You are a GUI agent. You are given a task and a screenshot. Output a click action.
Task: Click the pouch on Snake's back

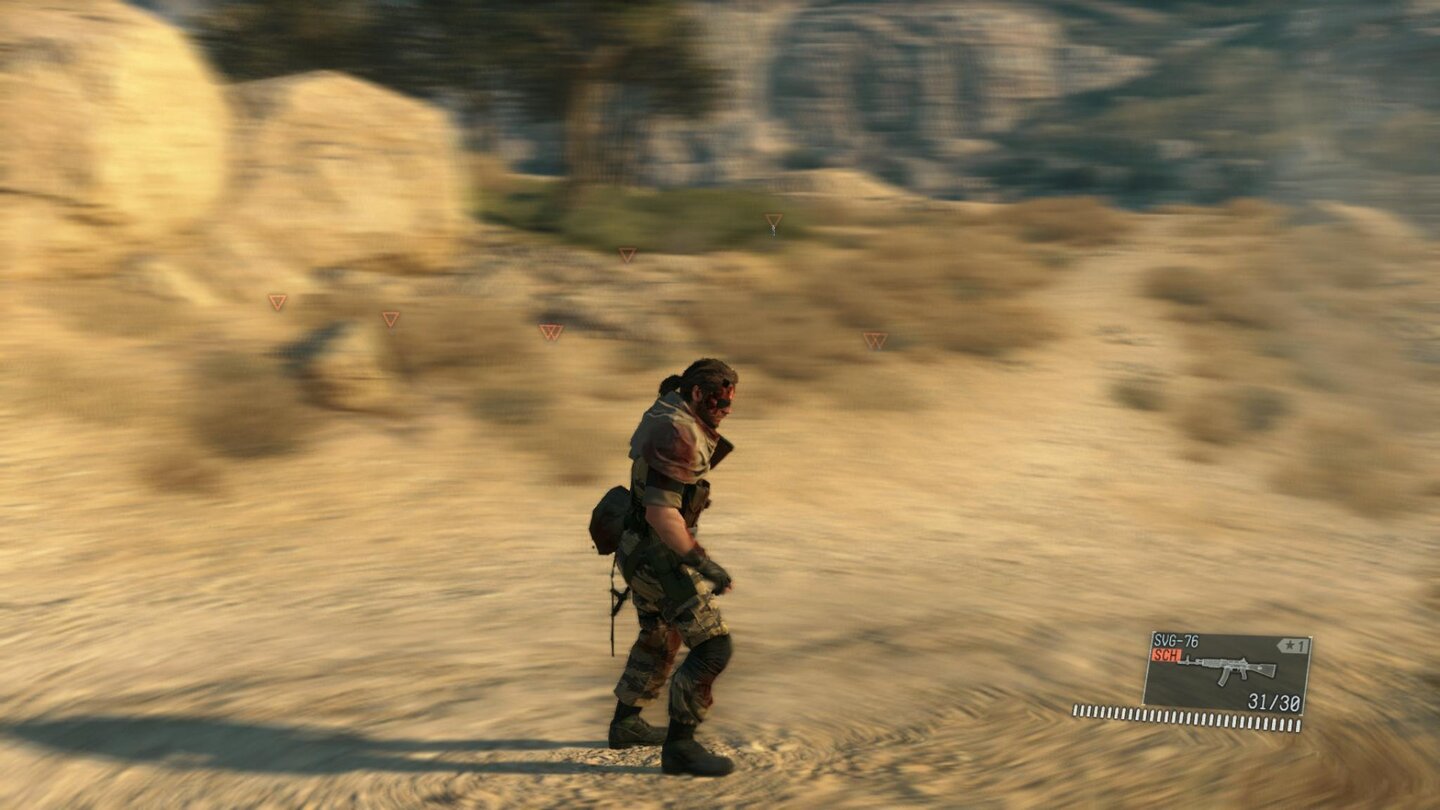610,515
